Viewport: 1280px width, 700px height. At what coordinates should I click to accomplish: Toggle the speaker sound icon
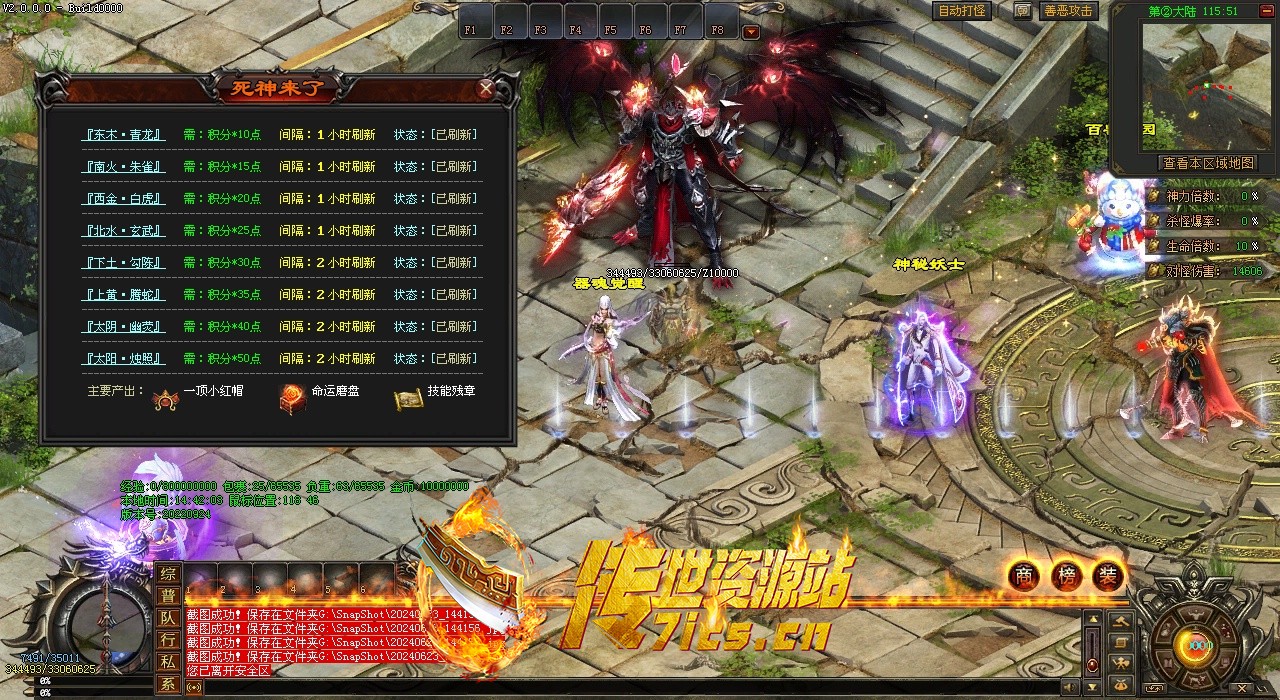[x=1068, y=687]
